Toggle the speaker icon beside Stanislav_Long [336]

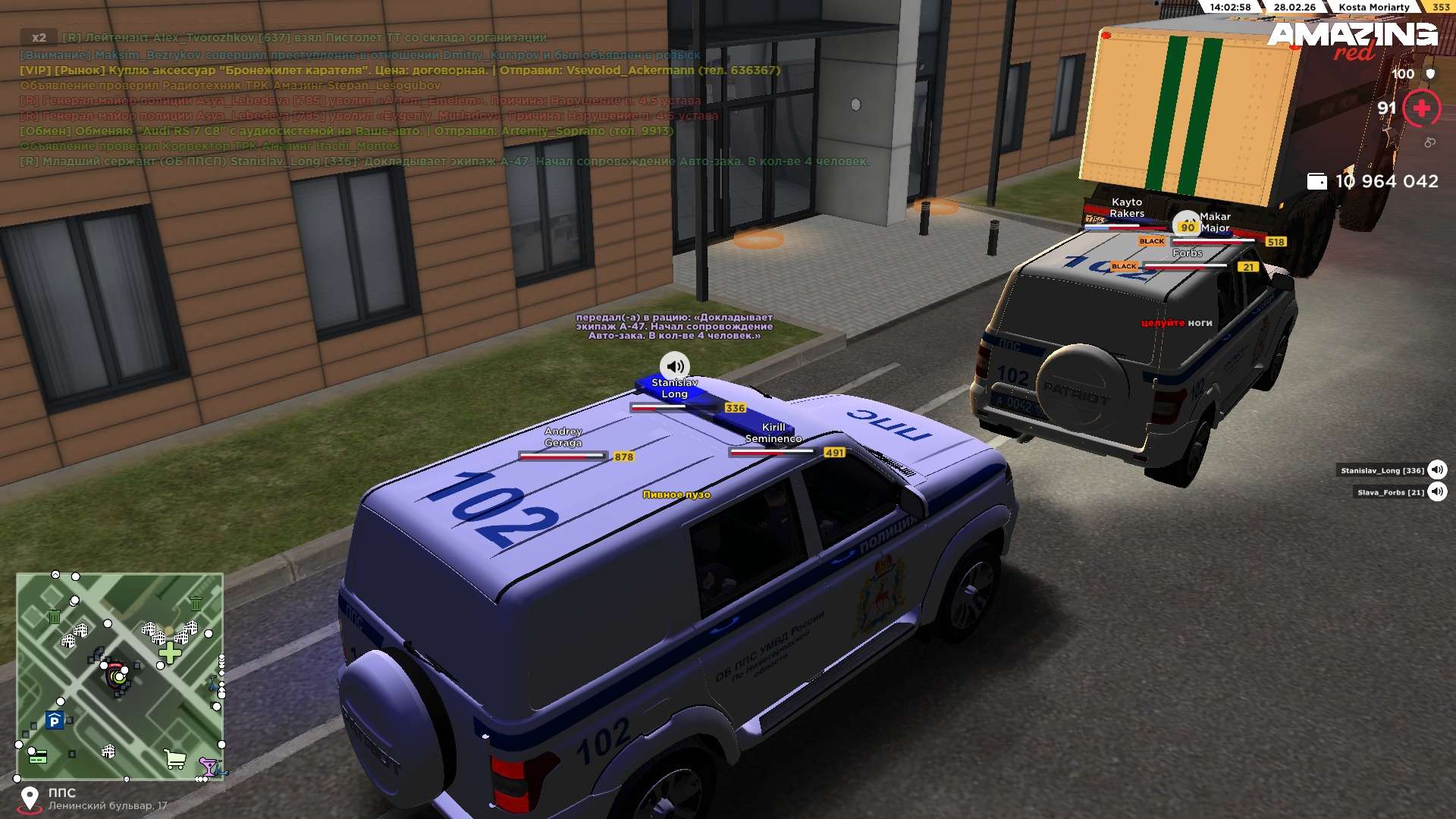pos(1437,470)
